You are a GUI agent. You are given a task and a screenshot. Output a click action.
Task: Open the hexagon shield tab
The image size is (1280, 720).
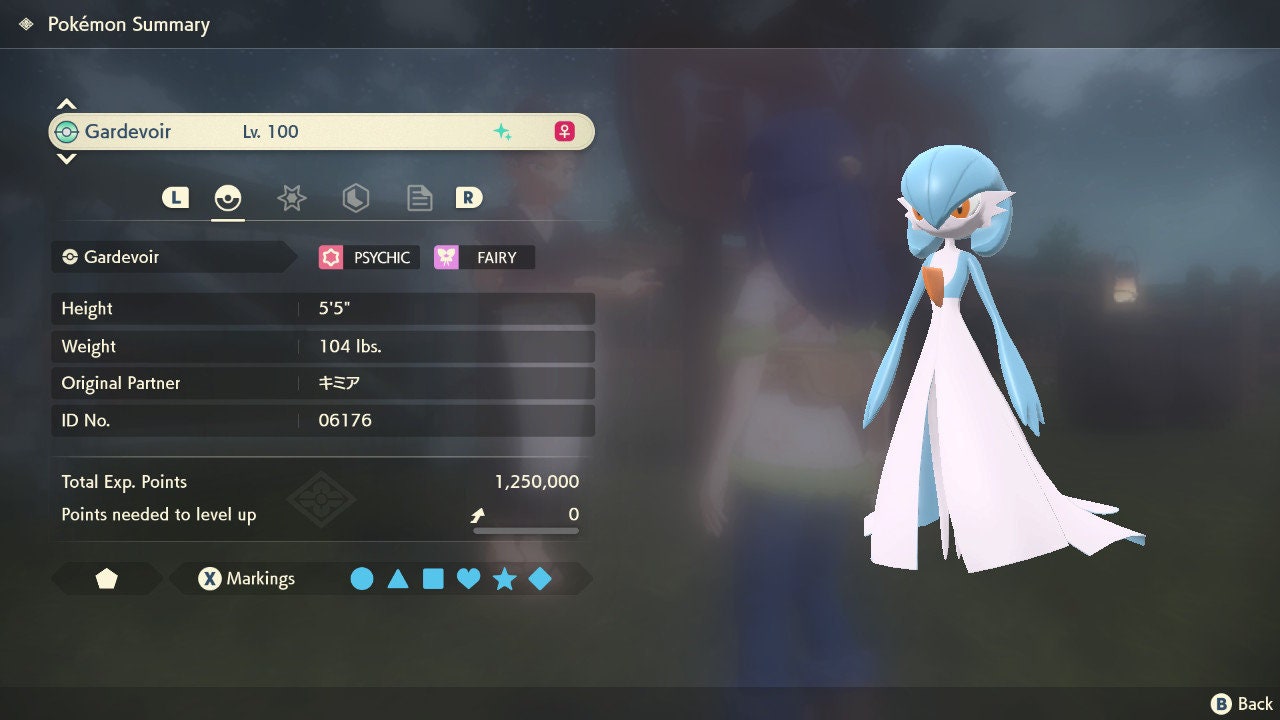pyautogui.click(x=355, y=198)
